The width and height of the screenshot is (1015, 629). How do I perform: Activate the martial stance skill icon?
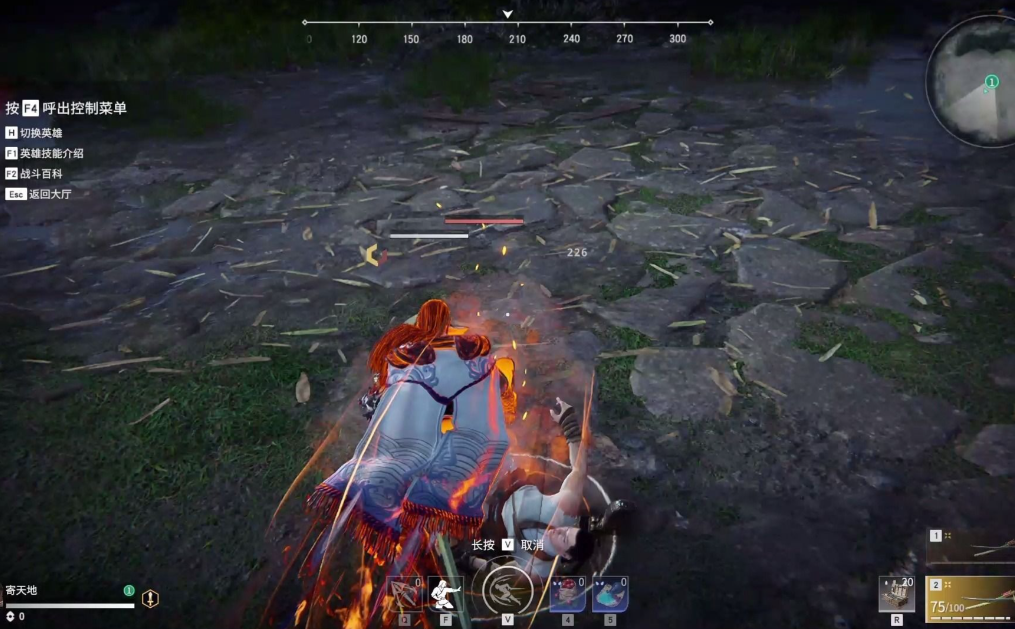coord(445,593)
